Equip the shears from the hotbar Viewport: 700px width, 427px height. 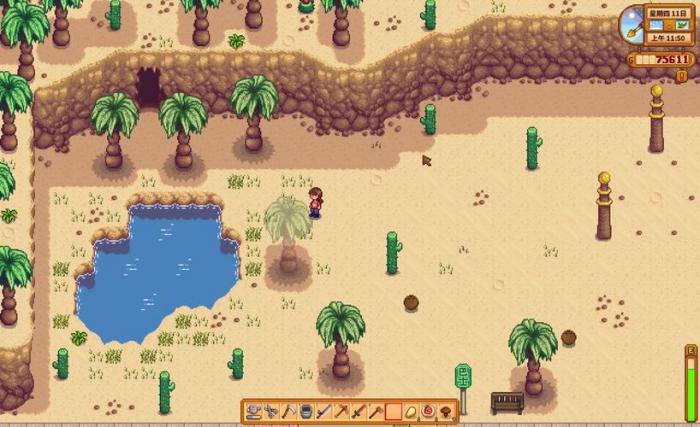pos(271,411)
